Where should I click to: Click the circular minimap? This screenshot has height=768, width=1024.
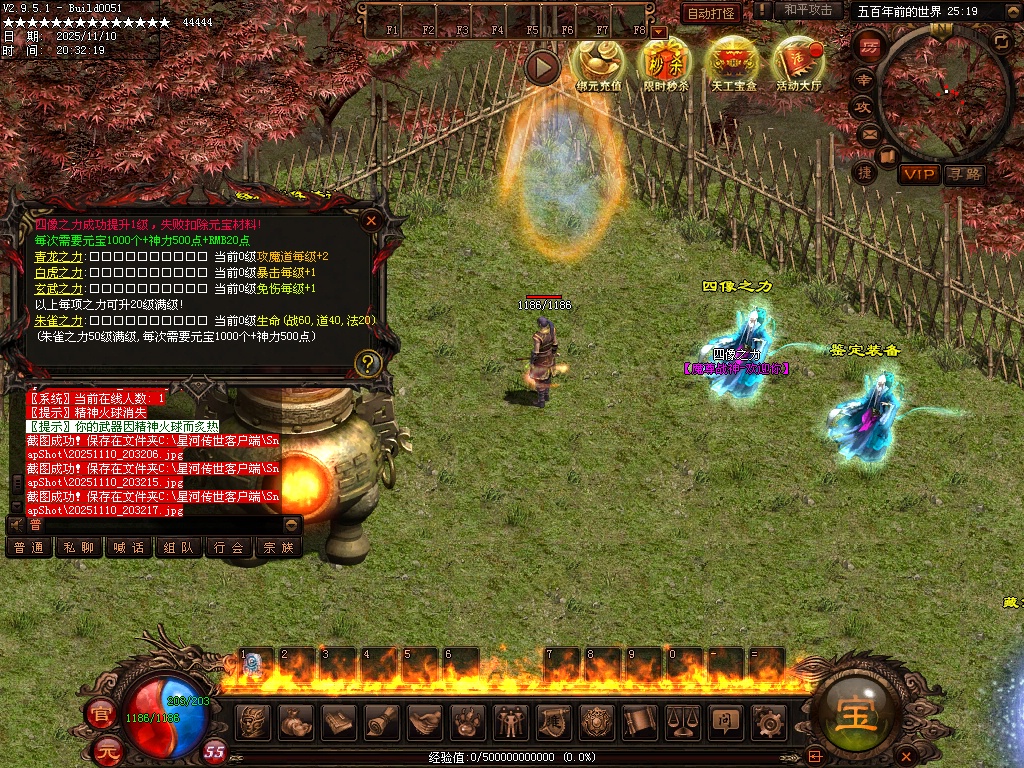[943, 92]
